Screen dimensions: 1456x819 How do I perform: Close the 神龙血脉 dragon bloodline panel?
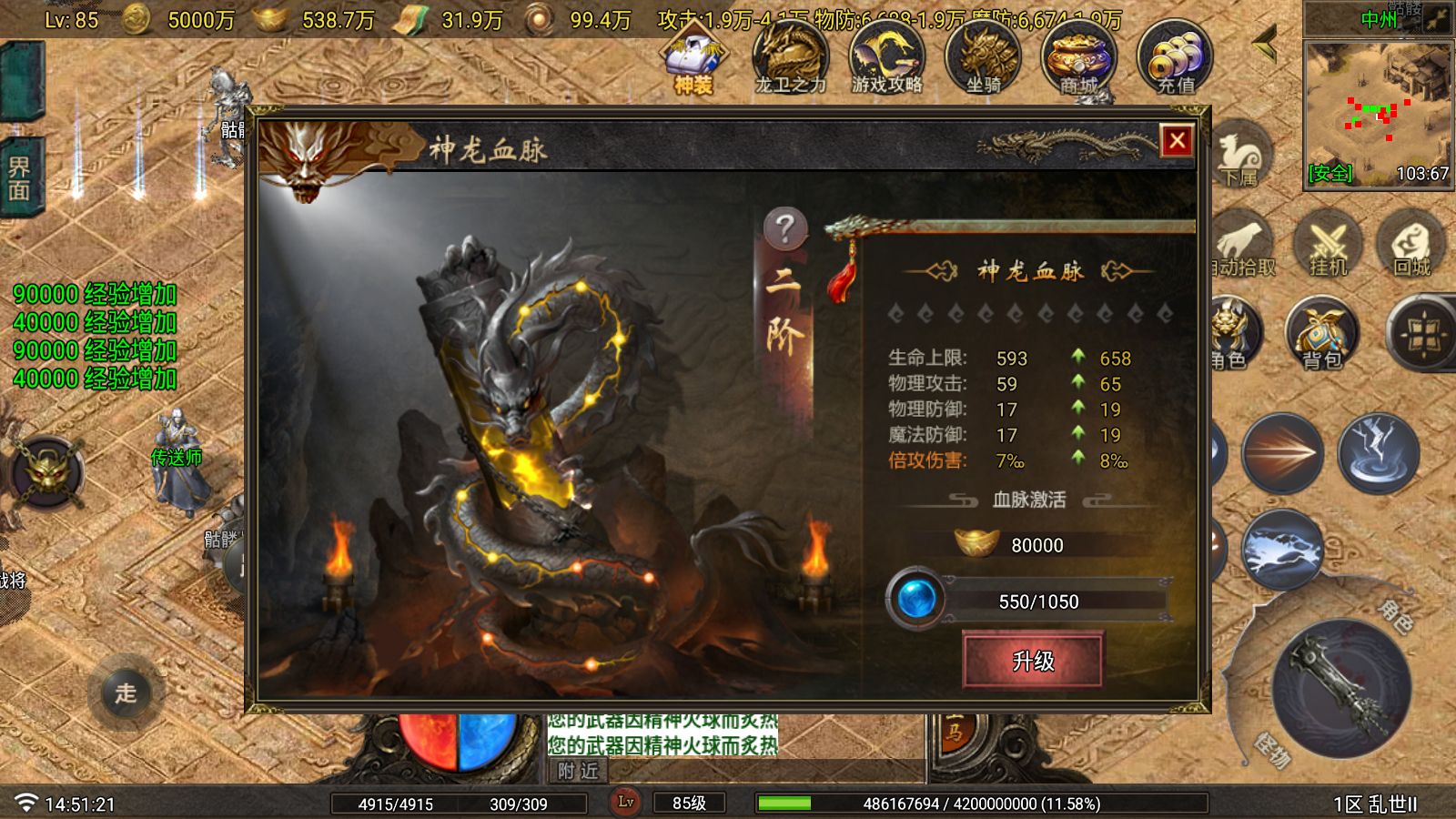pos(1177,140)
